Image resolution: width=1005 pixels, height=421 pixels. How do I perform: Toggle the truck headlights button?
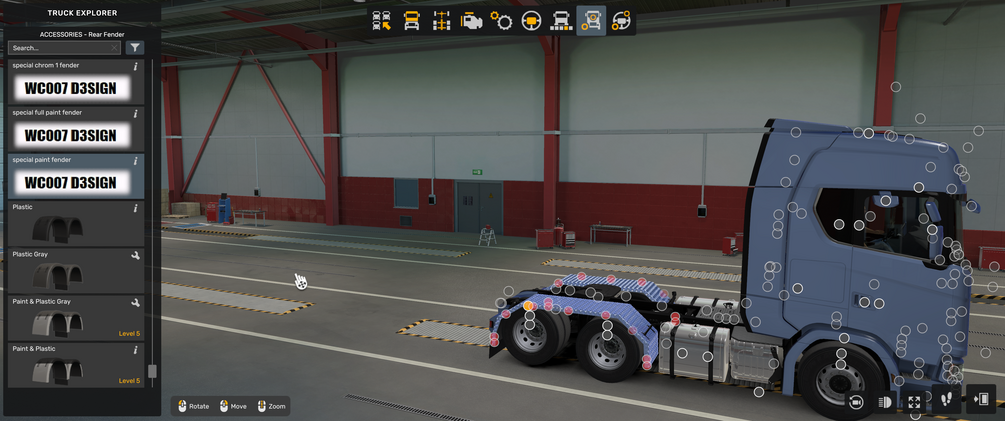[885, 402]
